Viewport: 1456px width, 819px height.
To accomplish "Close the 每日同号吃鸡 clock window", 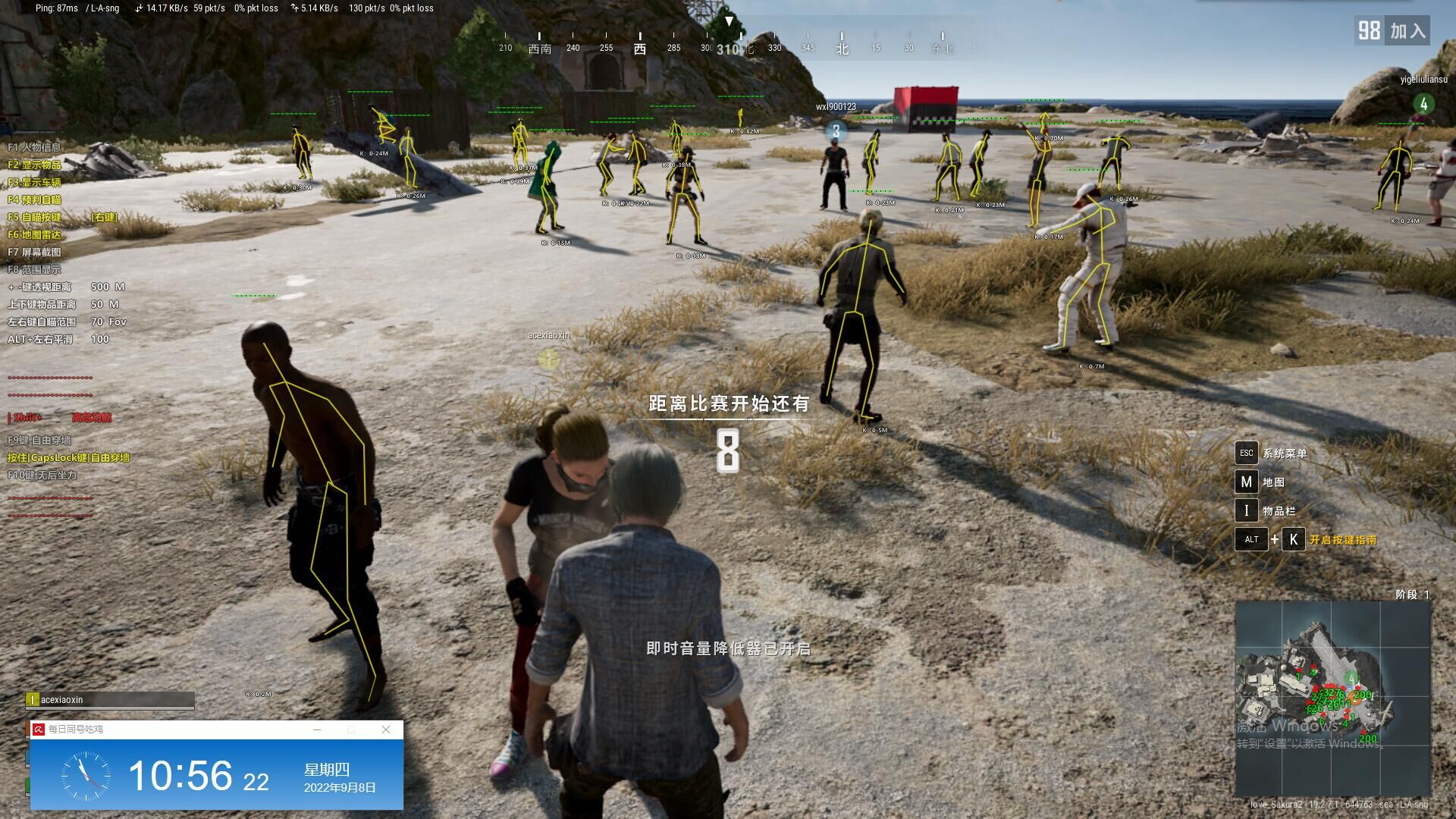I will [386, 730].
